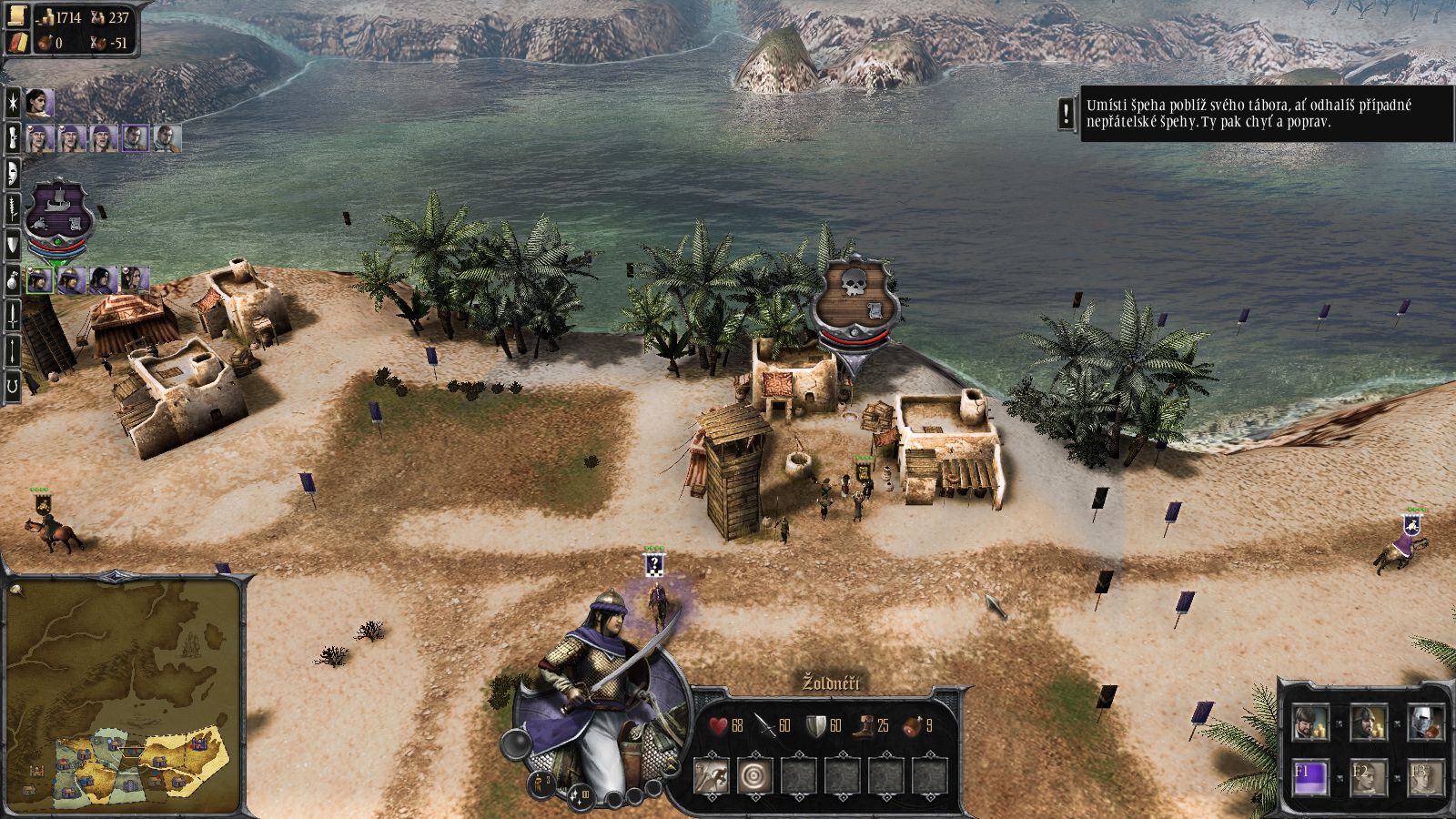The width and height of the screenshot is (1456, 819).
Task: Select the star category in the left sidebar
Action: click(13, 102)
